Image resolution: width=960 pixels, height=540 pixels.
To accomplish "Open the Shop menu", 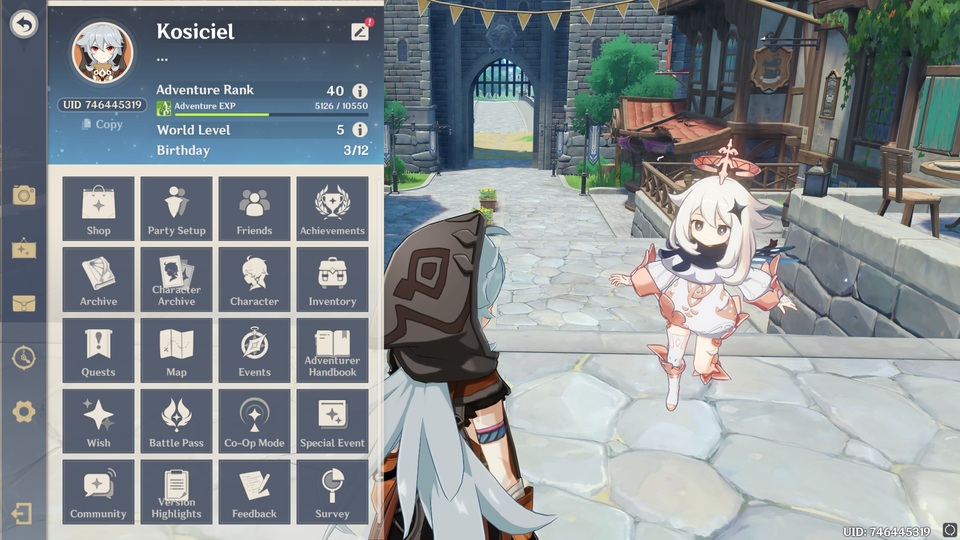I will 98,209.
